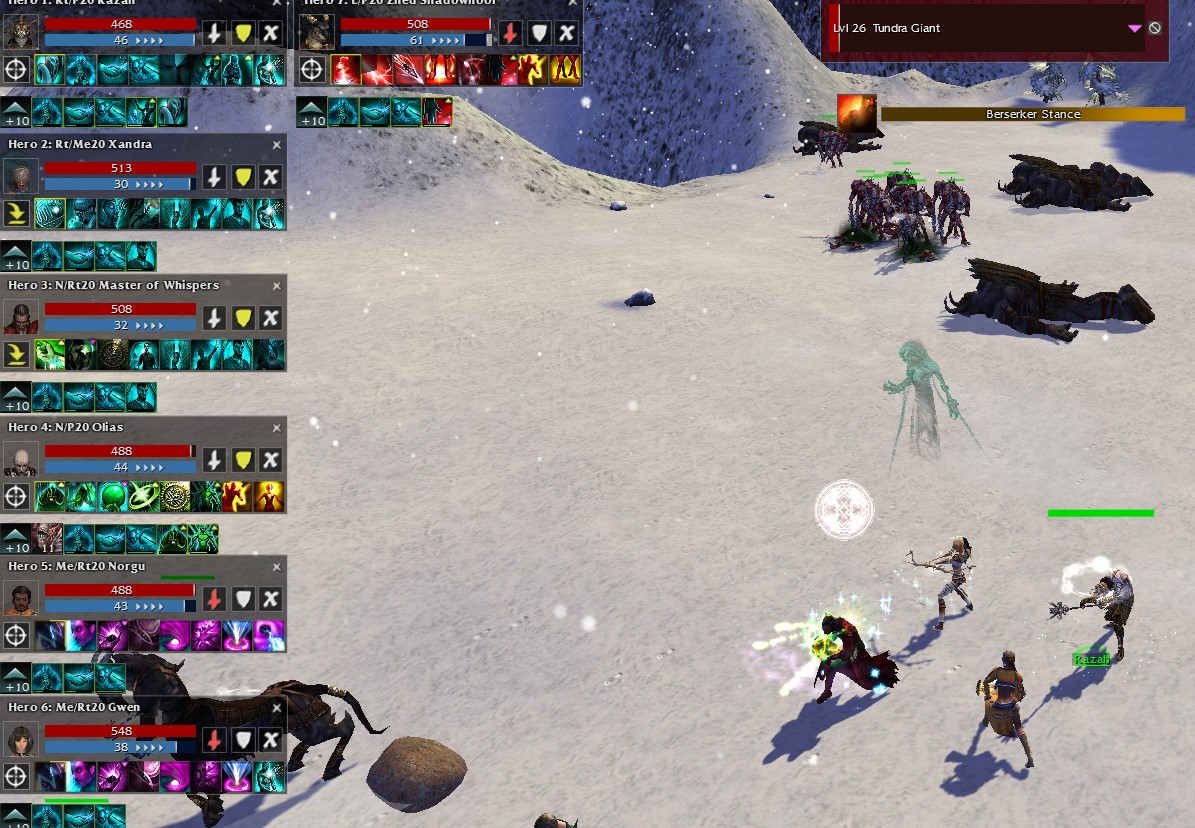The height and width of the screenshot is (828, 1195).
Task: Click Gwen's portrait
Action: click(x=20, y=740)
